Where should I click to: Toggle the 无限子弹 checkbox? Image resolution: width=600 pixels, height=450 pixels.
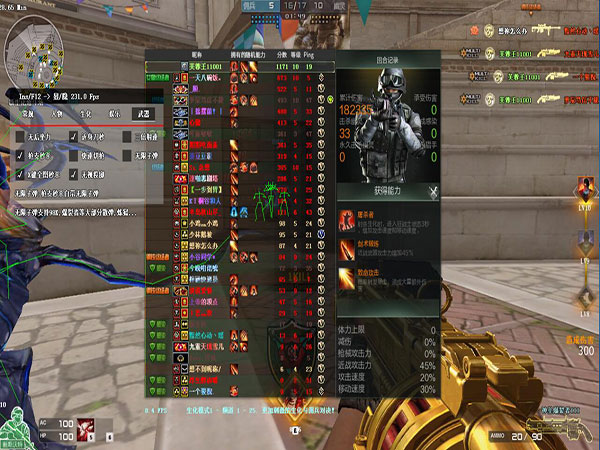(128, 156)
